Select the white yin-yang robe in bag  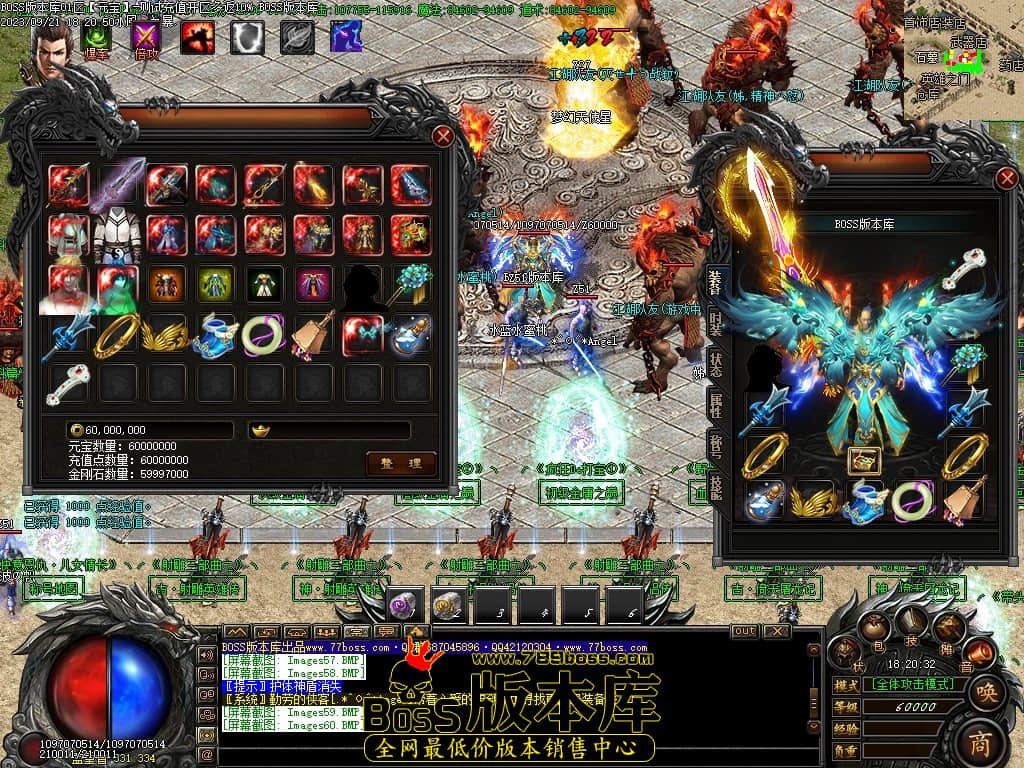click(118, 234)
